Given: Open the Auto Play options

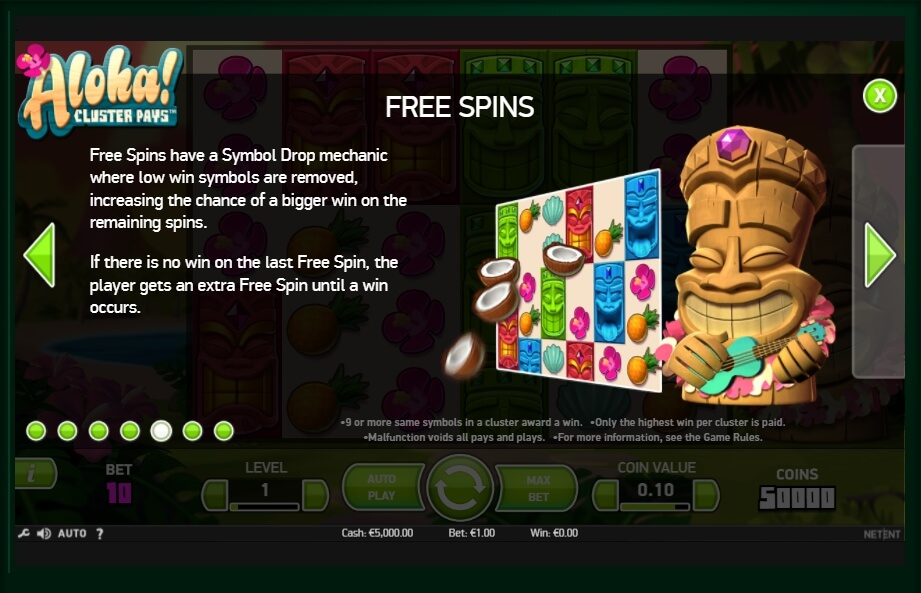Looking at the screenshot, I should (x=382, y=487).
